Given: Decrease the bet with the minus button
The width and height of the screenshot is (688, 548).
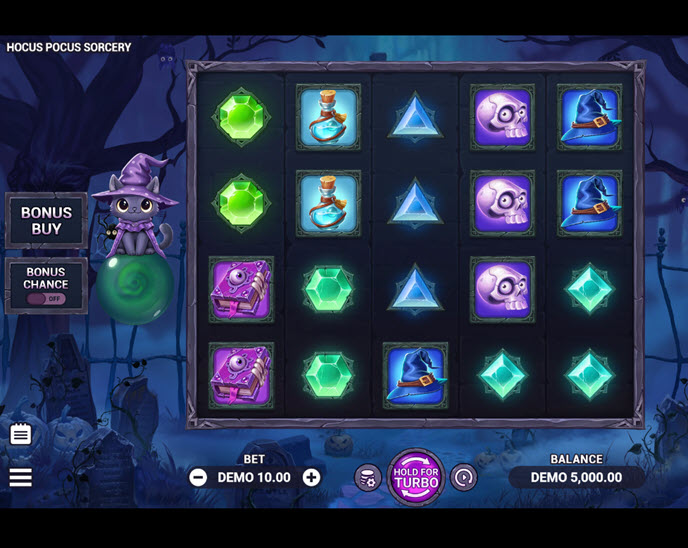Looking at the screenshot, I should pos(198,477).
